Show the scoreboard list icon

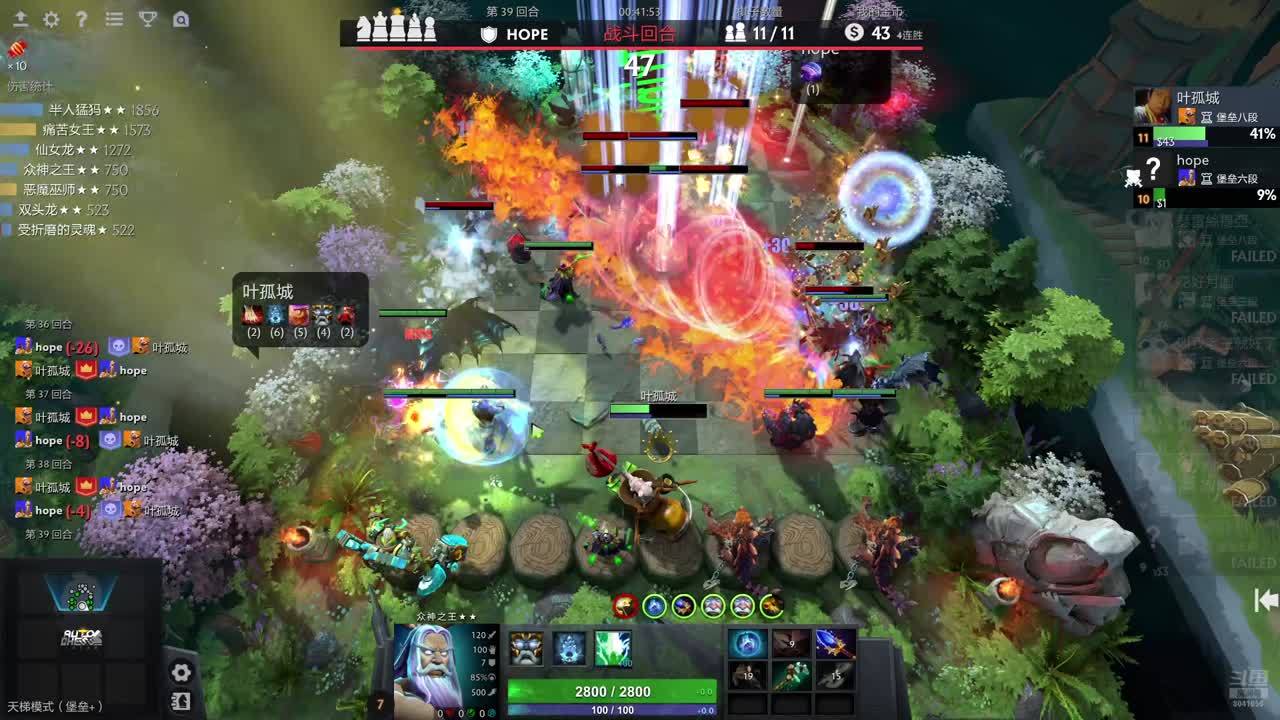(x=114, y=19)
